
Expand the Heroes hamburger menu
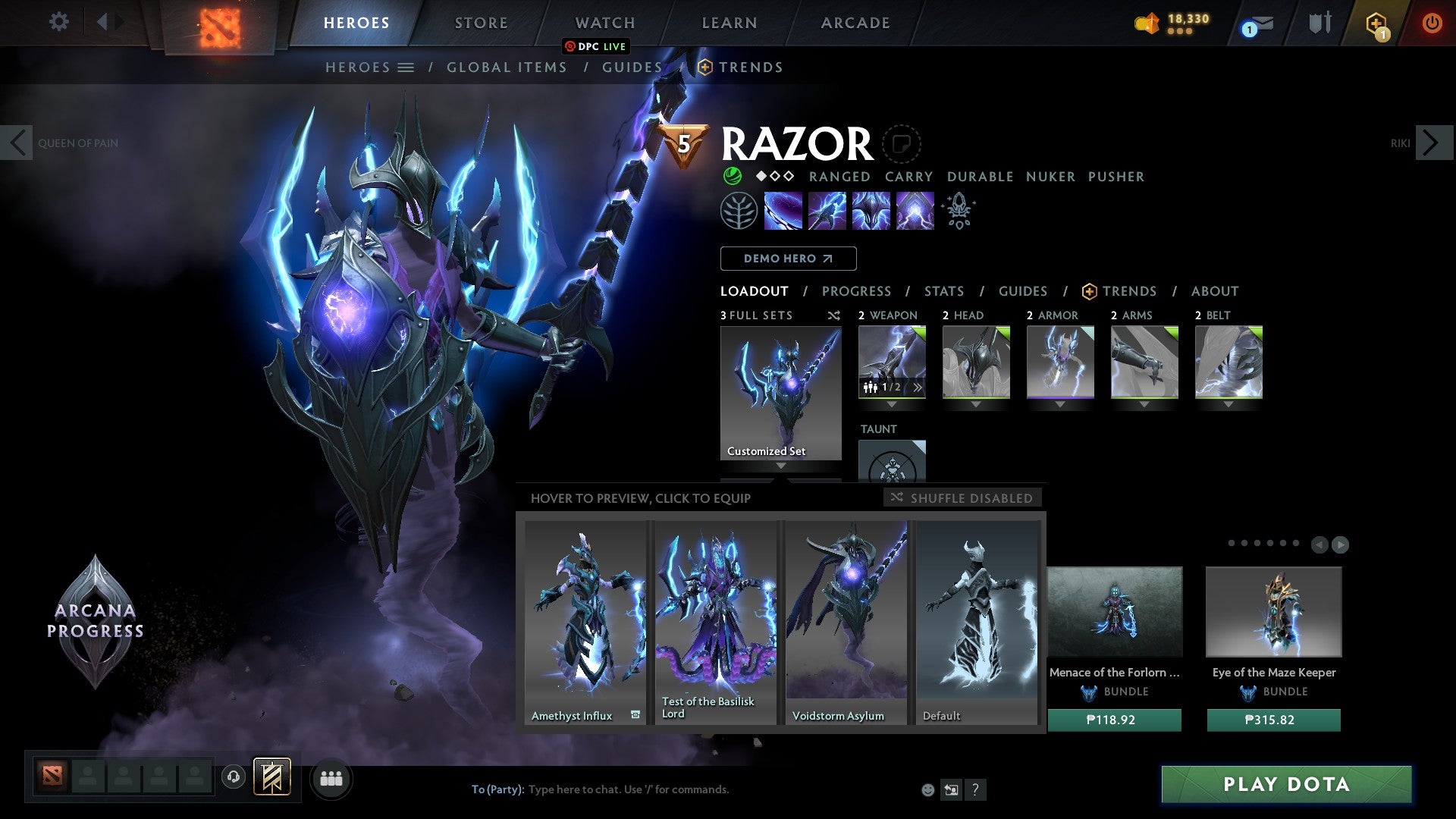[x=407, y=67]
